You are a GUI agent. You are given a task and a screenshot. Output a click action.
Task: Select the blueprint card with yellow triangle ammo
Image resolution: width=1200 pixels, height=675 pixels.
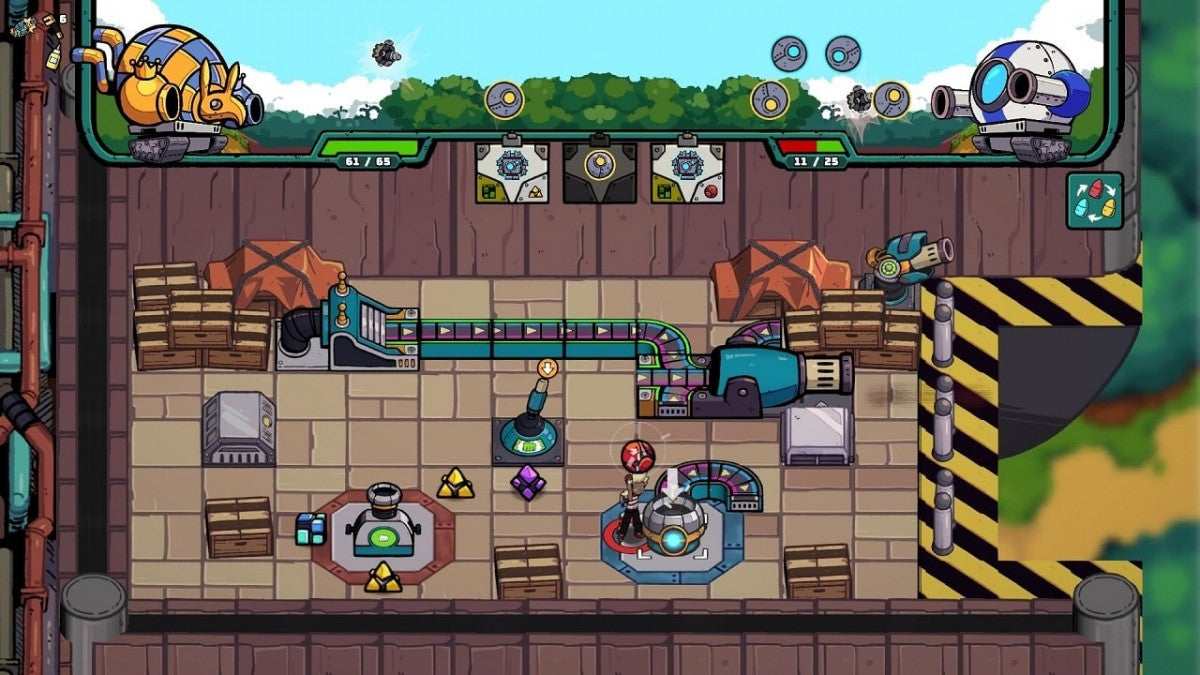click(x=511, y=172)
